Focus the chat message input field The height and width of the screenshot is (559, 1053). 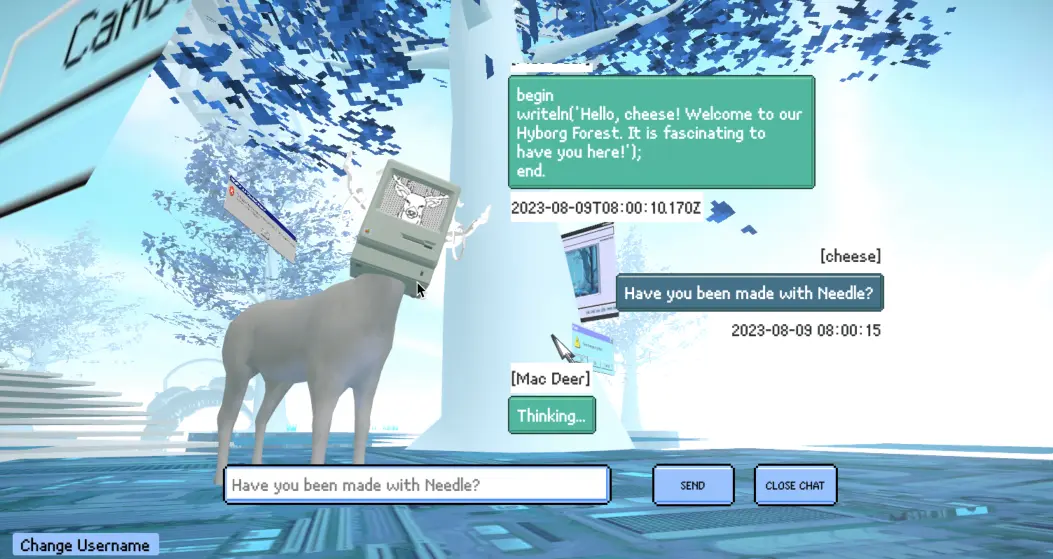416,485
